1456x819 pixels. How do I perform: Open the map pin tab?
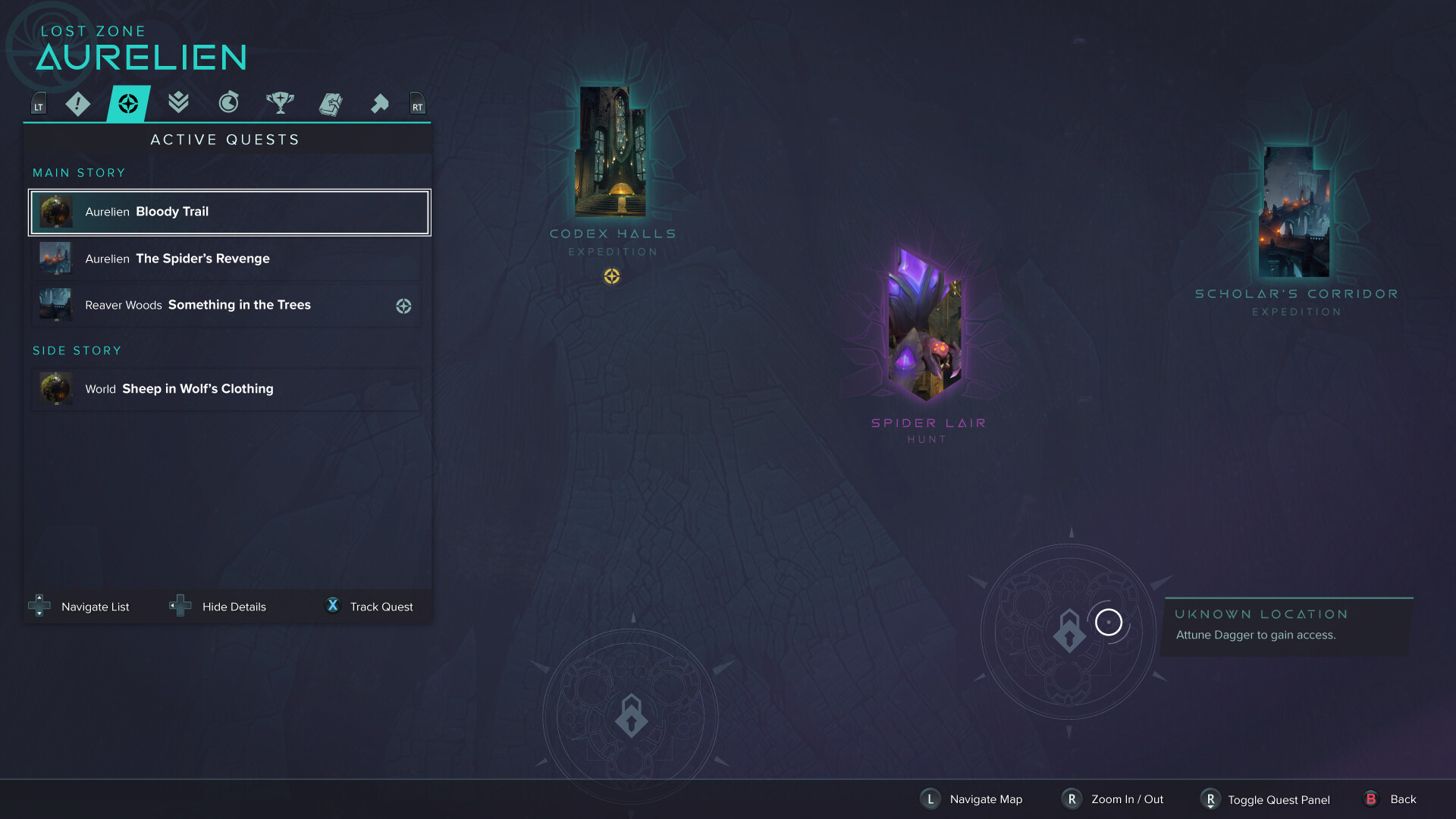coord(381,104)
